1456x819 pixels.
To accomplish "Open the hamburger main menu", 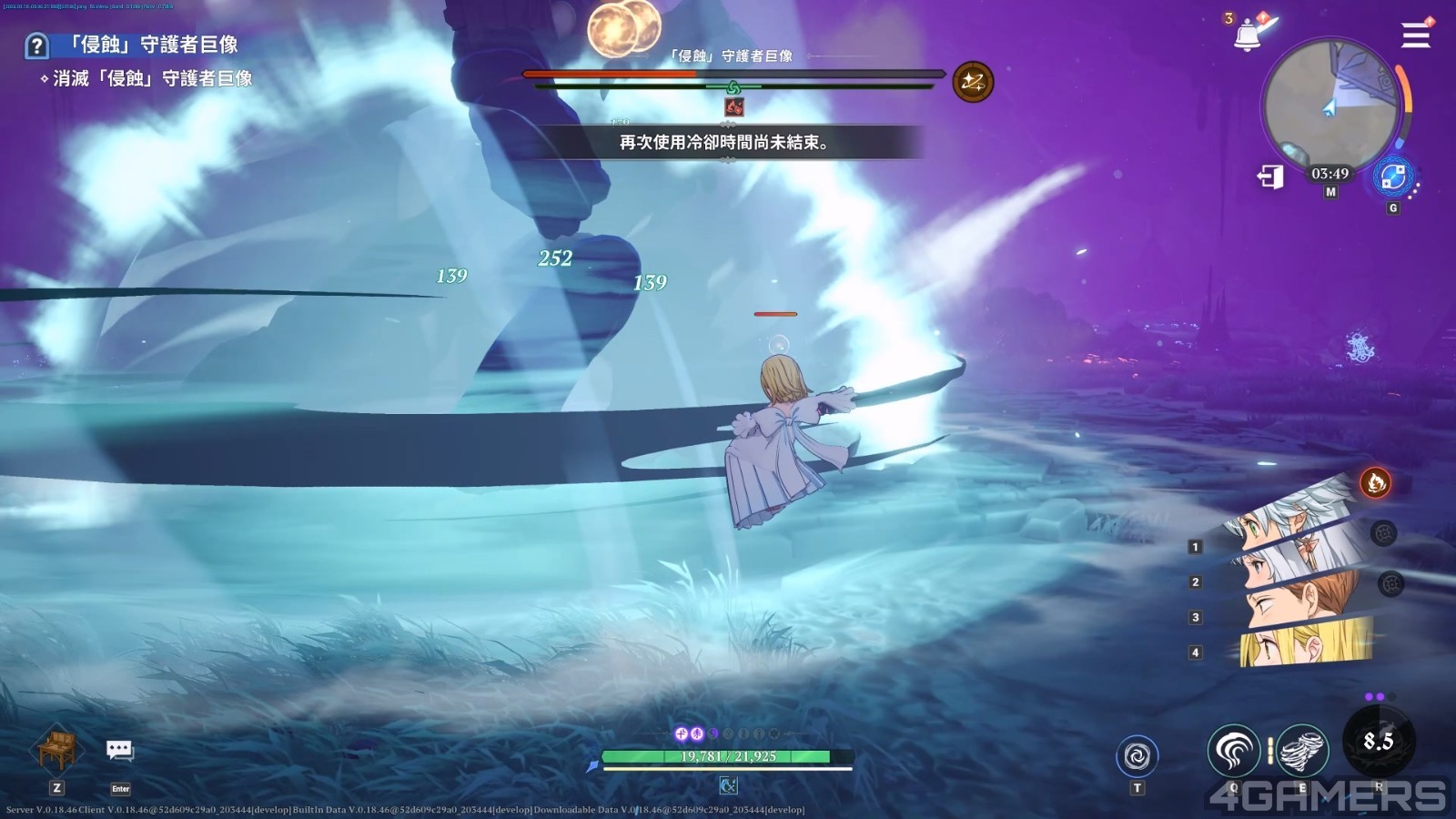I will (x=1415, y=35).
